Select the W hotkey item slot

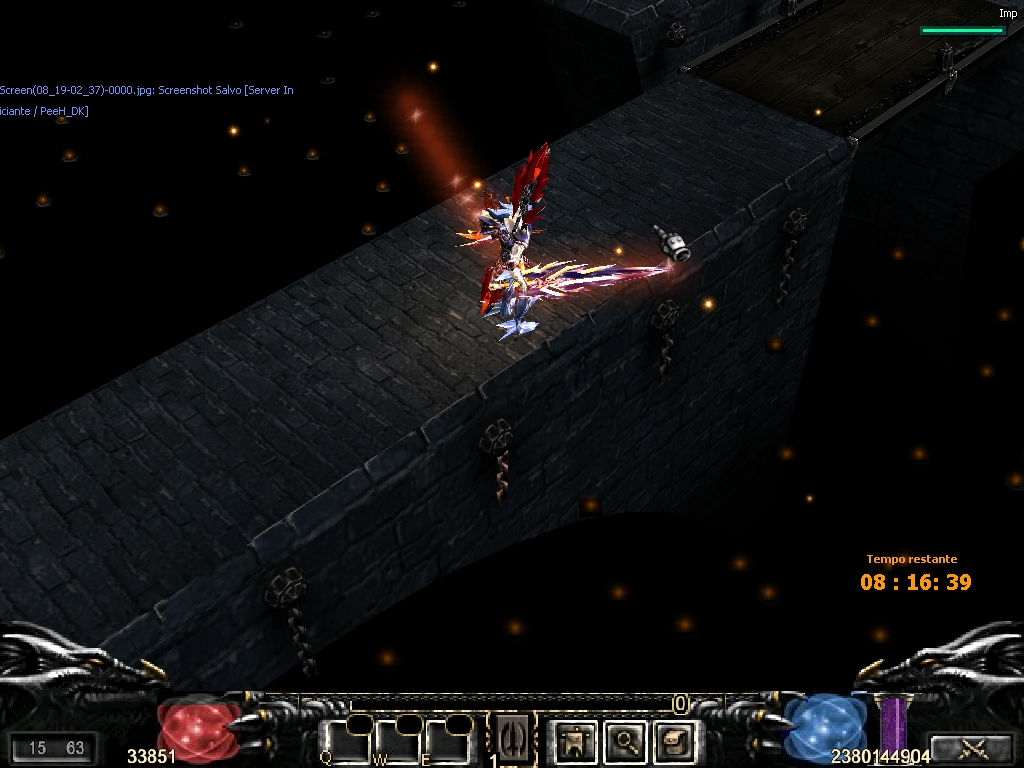pos(400,742)
